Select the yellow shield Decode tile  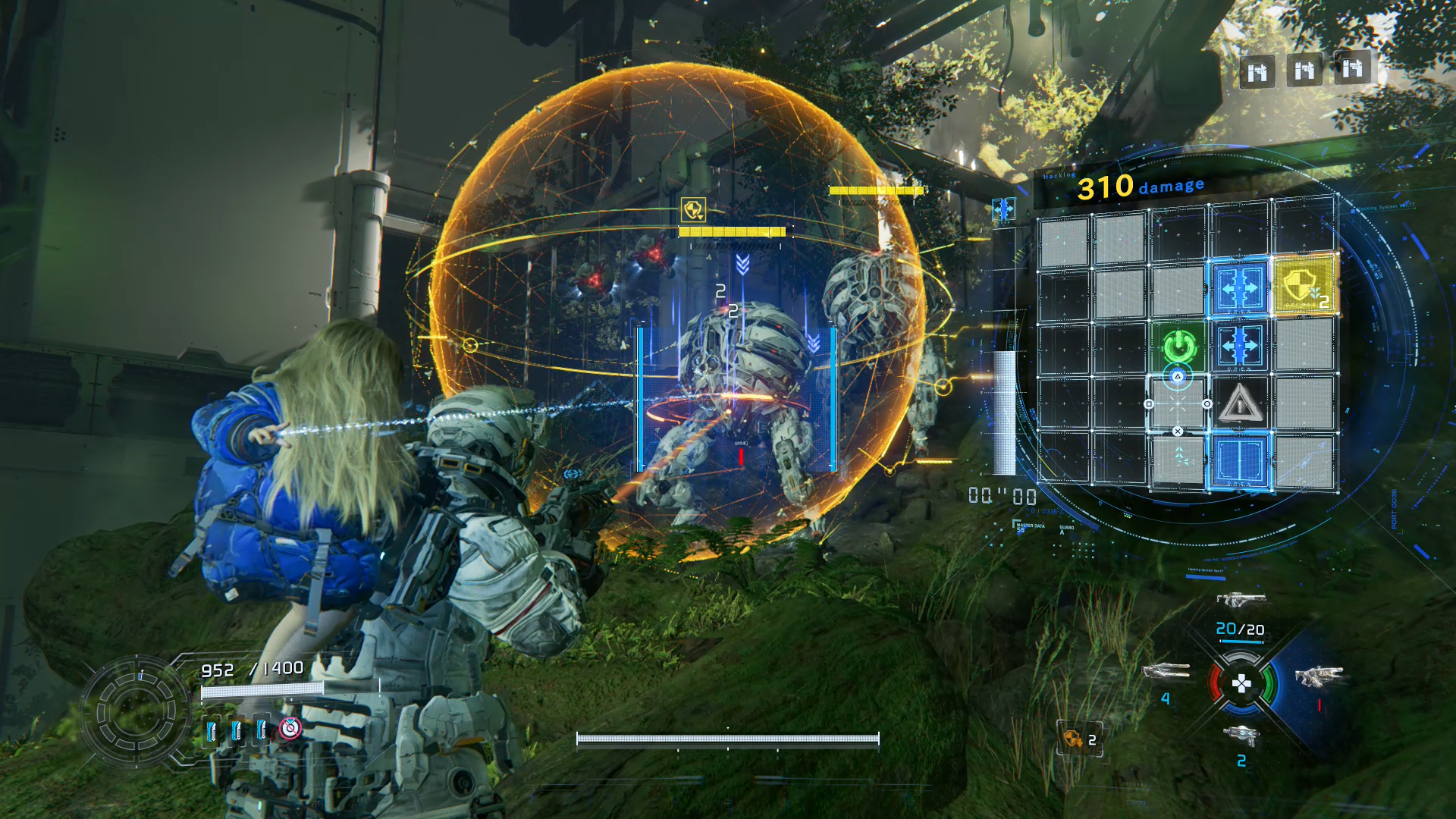coord(1304,287)
